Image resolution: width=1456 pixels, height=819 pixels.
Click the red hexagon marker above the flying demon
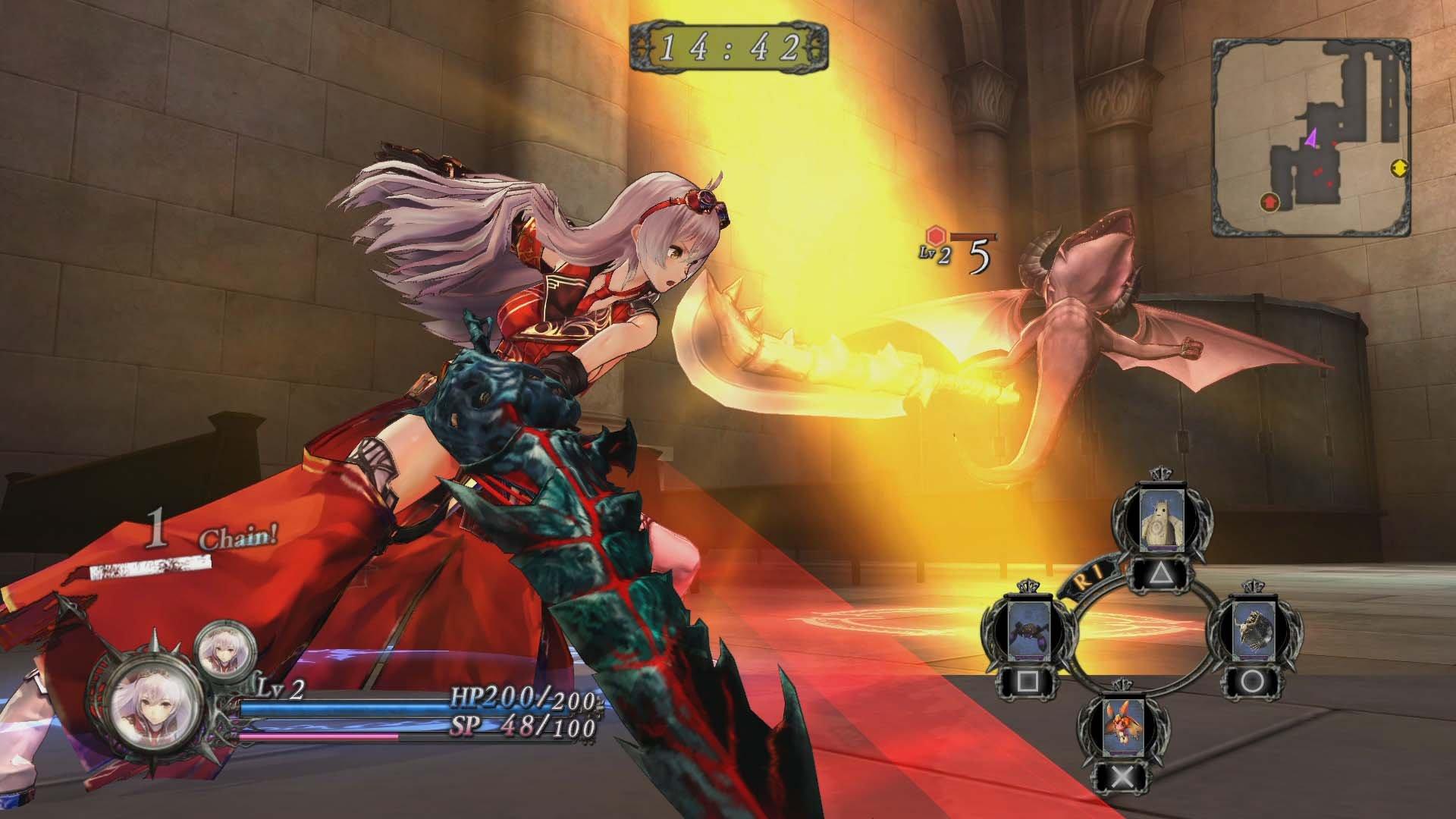(934, 235)
